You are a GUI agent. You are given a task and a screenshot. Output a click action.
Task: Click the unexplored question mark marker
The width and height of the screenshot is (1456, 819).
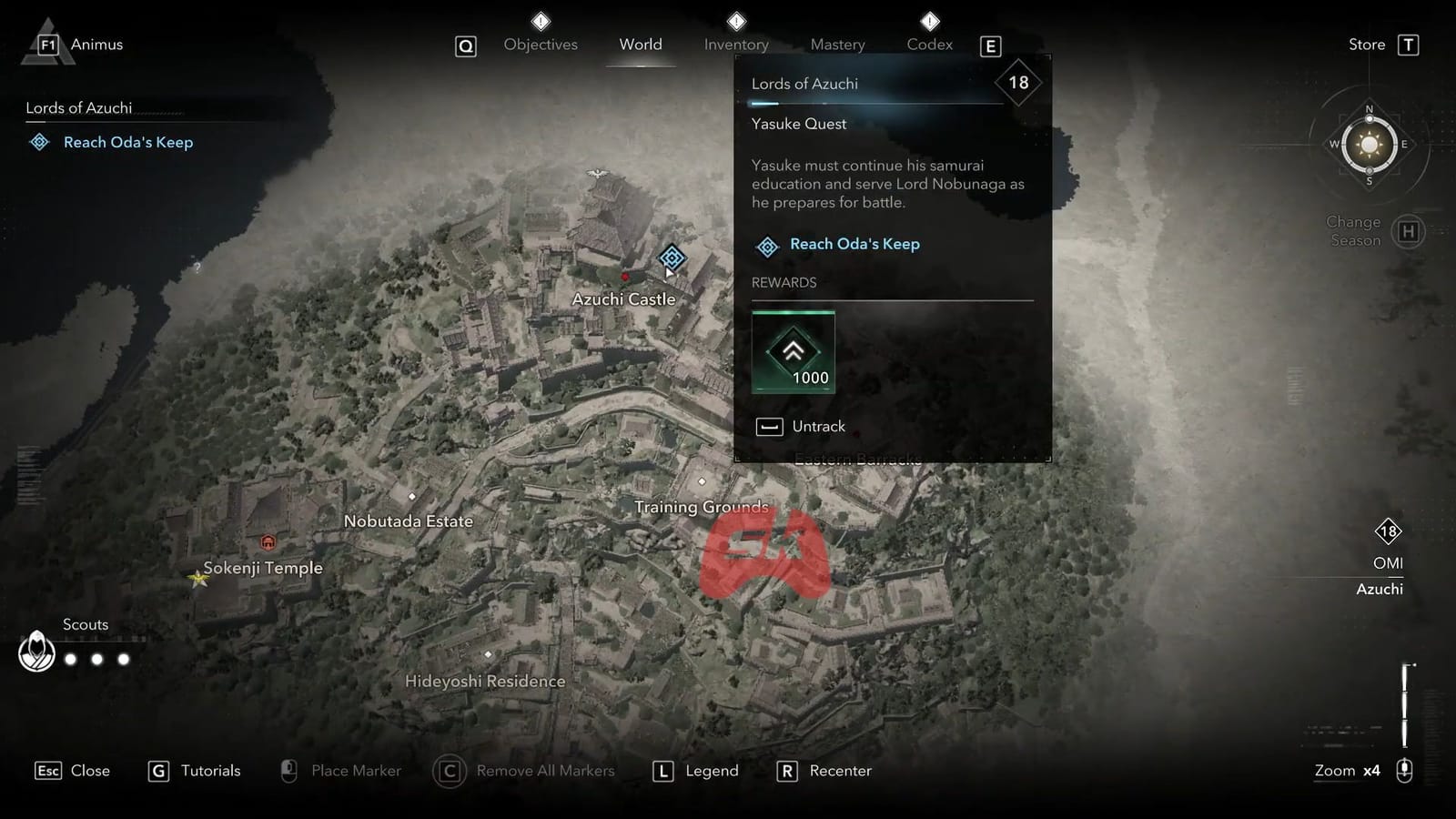coord(197,266)
